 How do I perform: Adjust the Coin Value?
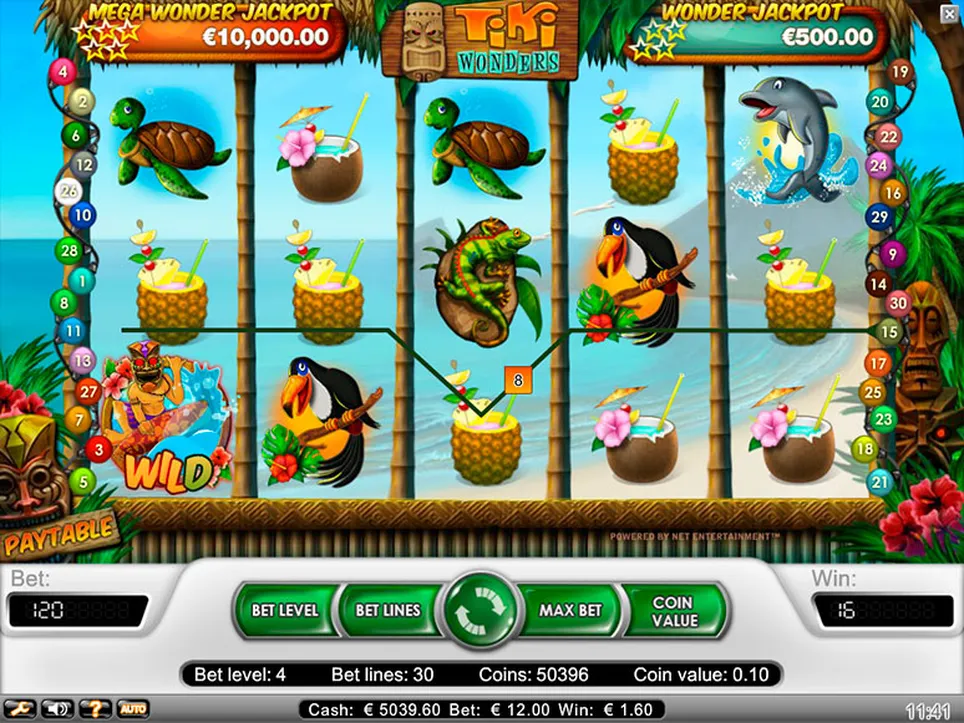673,611
